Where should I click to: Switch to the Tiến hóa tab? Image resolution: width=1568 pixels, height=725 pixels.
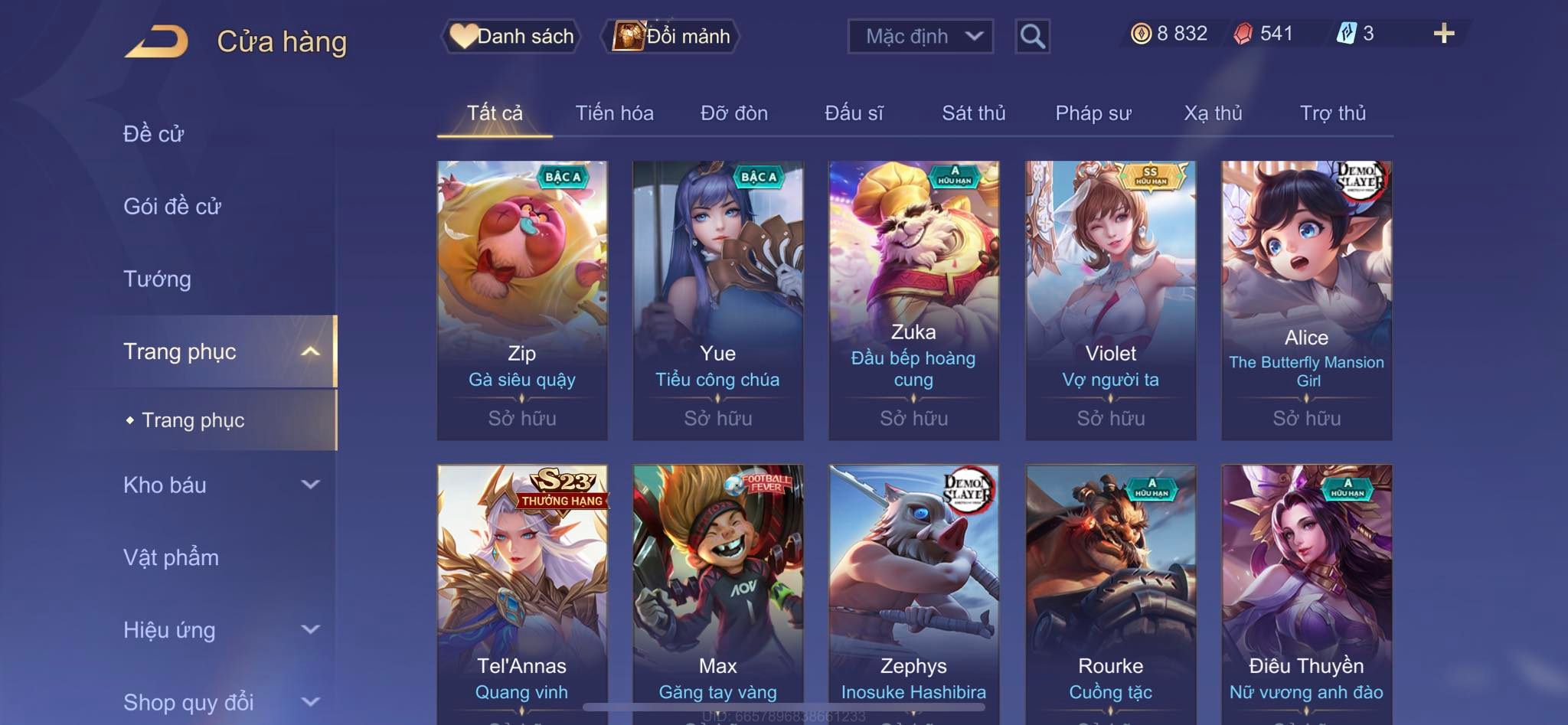(x=614, y=113)
